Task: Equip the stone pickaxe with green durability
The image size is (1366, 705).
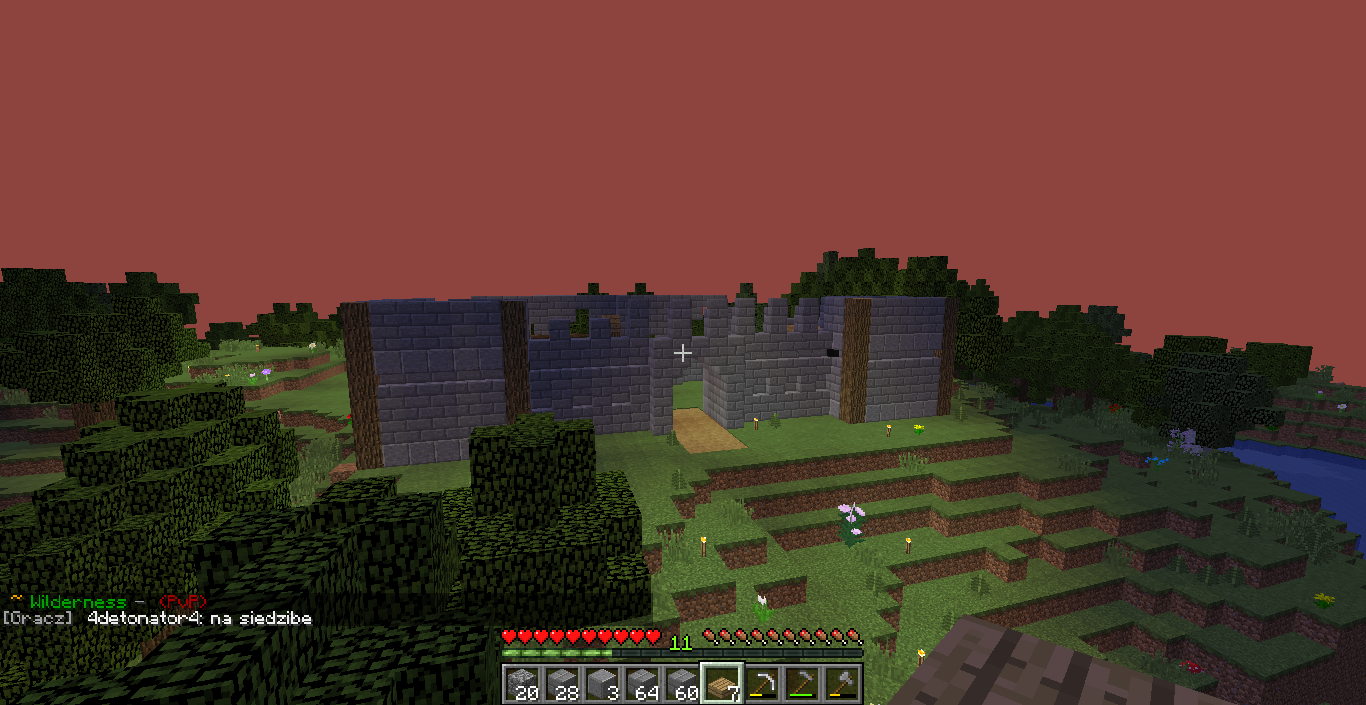Action: (x=802, y=684)
